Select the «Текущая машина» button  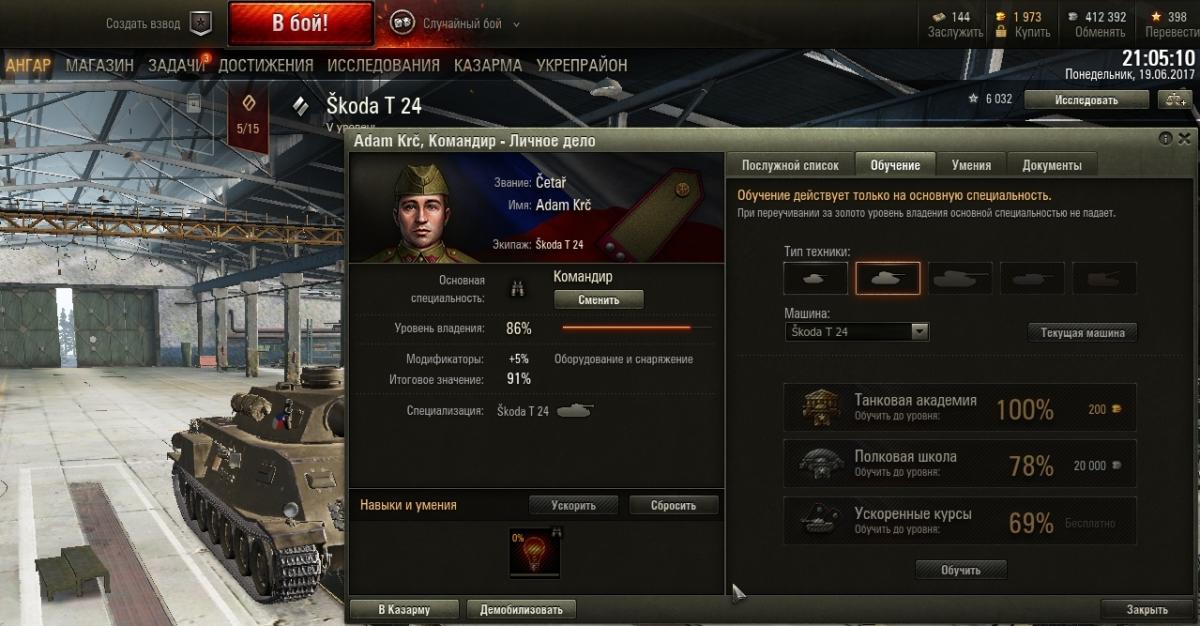(1082, 333)
